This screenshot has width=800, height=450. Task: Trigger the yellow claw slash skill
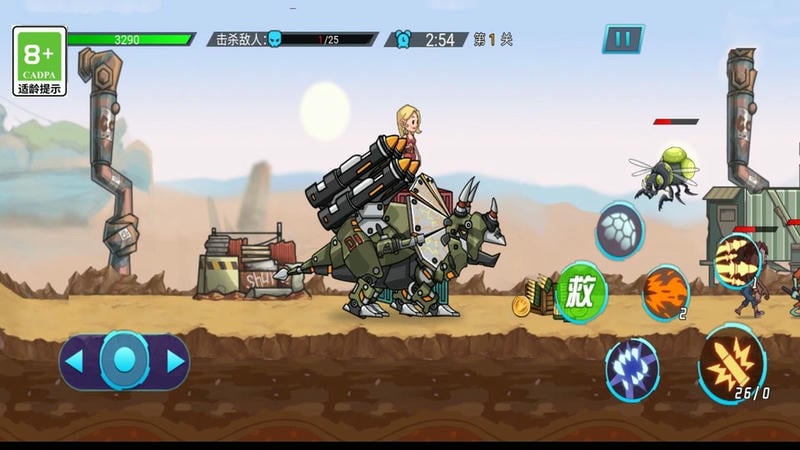(x=737, y=262)
